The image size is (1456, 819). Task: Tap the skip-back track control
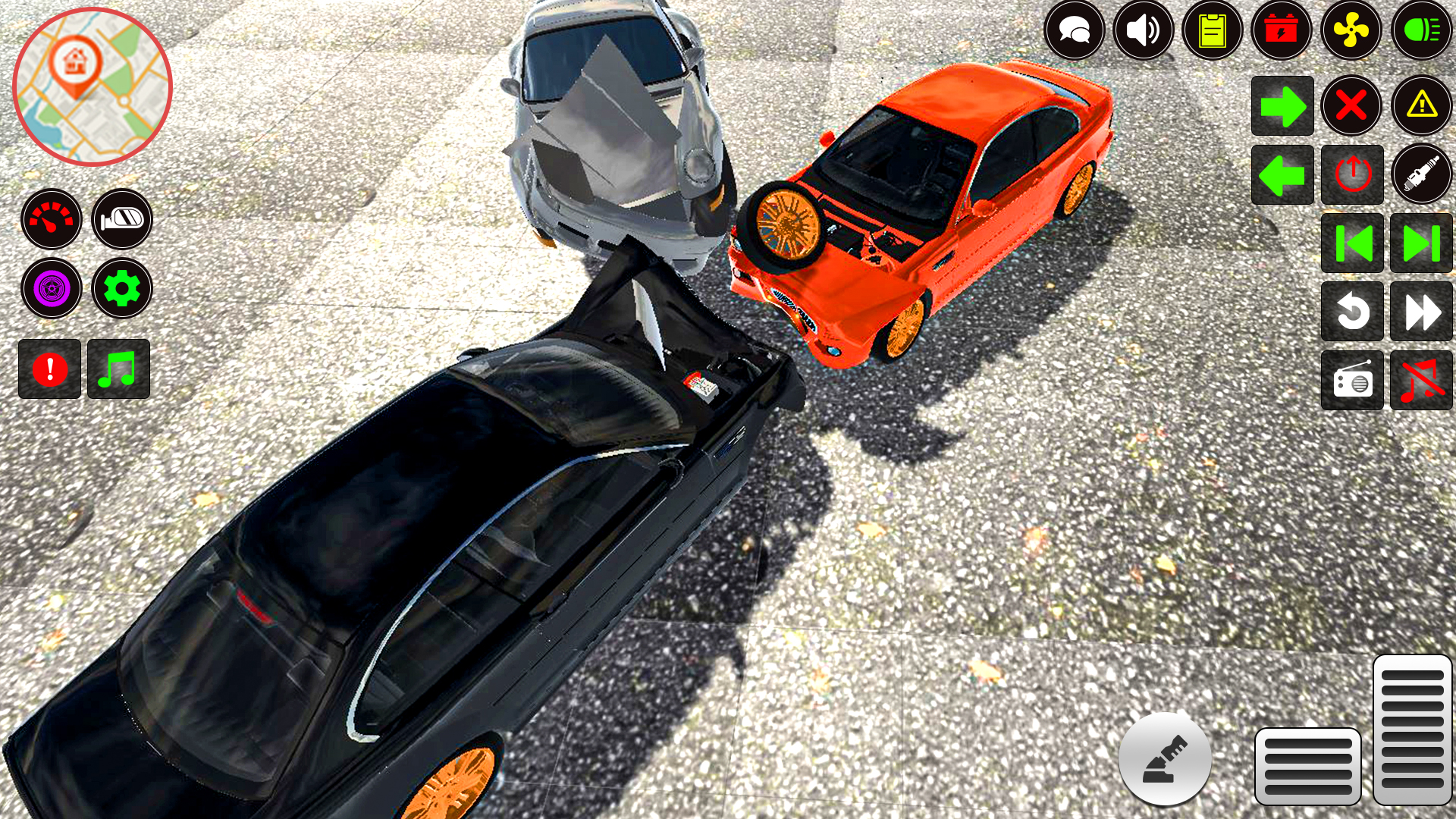1352,243
